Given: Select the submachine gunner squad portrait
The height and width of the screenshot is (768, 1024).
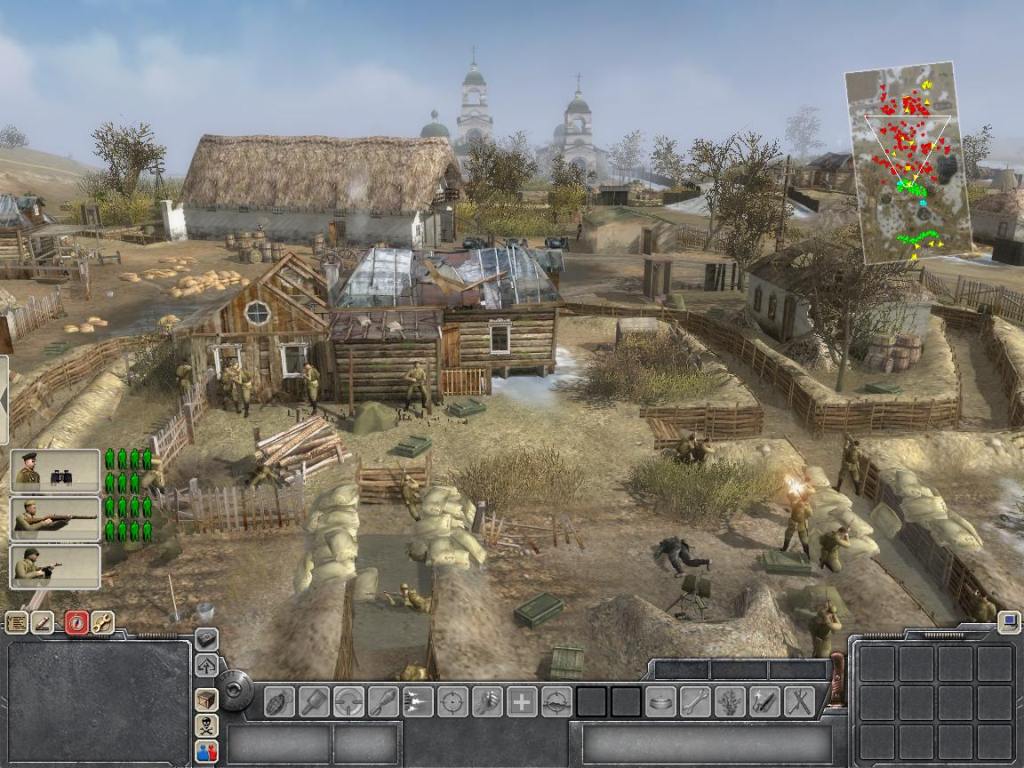Looking at the screenshot, I should [x=55, y=567].
